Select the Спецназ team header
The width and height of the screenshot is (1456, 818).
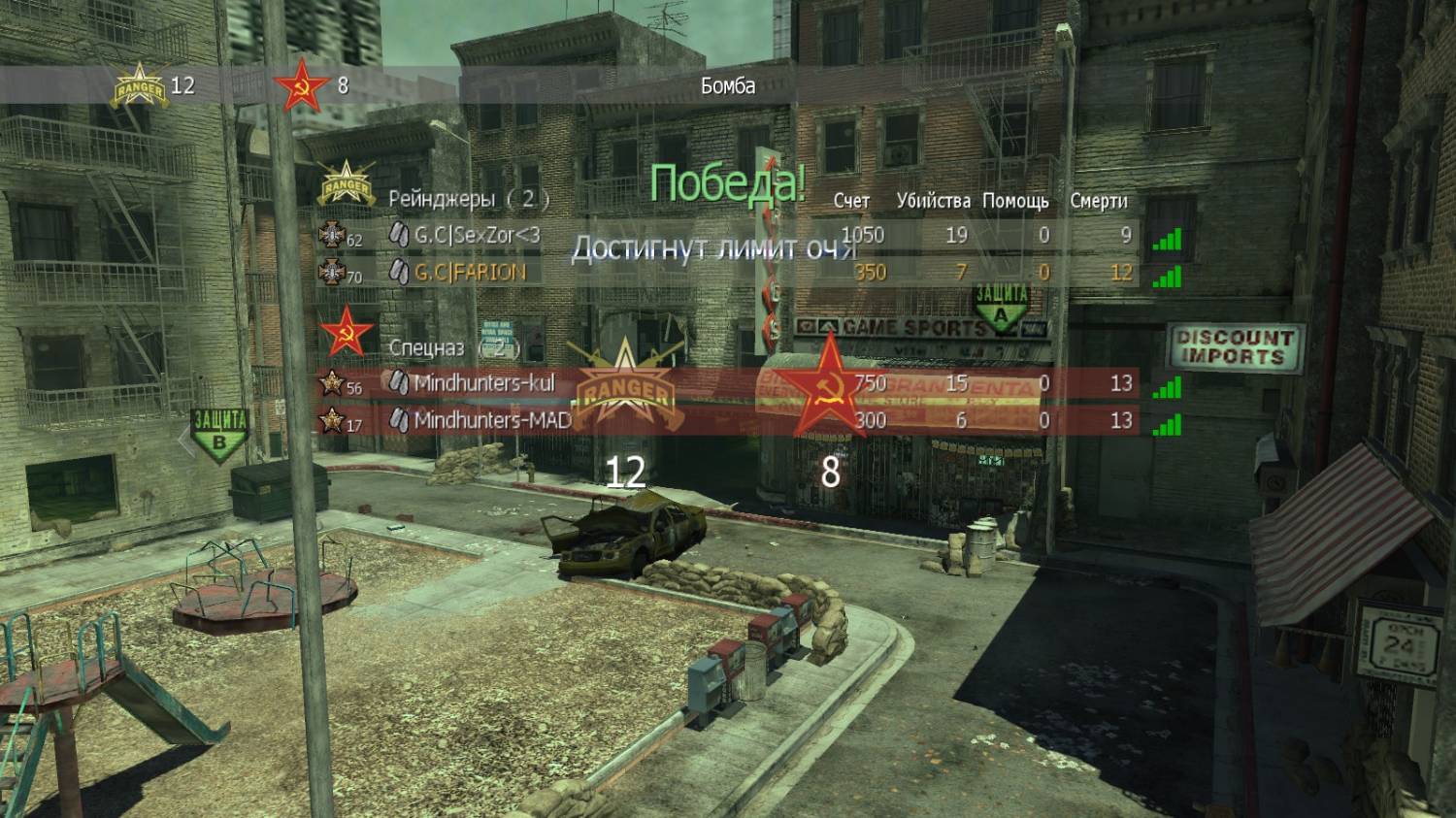[x=427, y=346]
